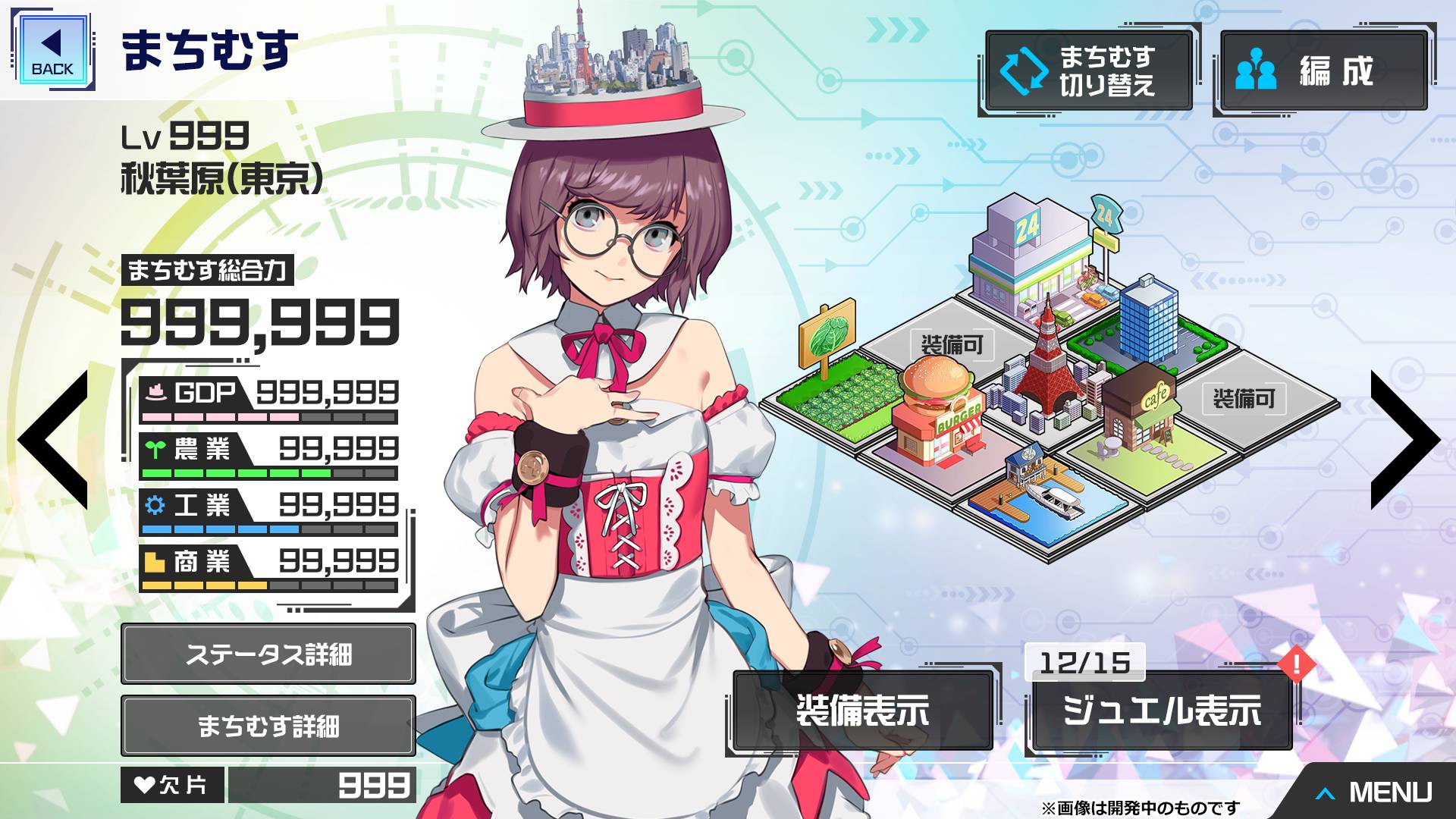Tap the swap arrows icon on まちむす切り替え
Screen dimensions: 1456x819
tap(1023, 71)
